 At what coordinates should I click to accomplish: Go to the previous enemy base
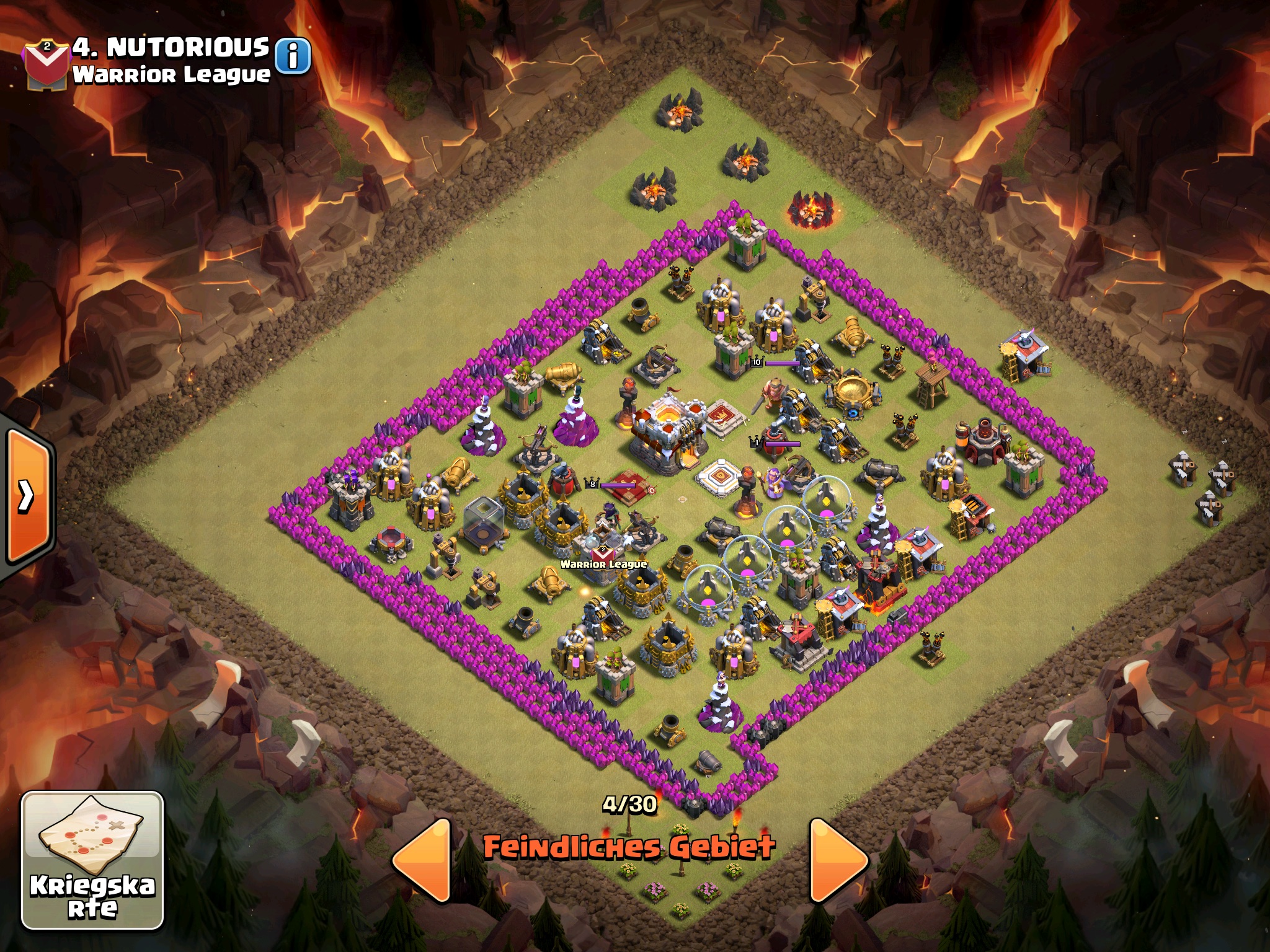tap(424, 860)
